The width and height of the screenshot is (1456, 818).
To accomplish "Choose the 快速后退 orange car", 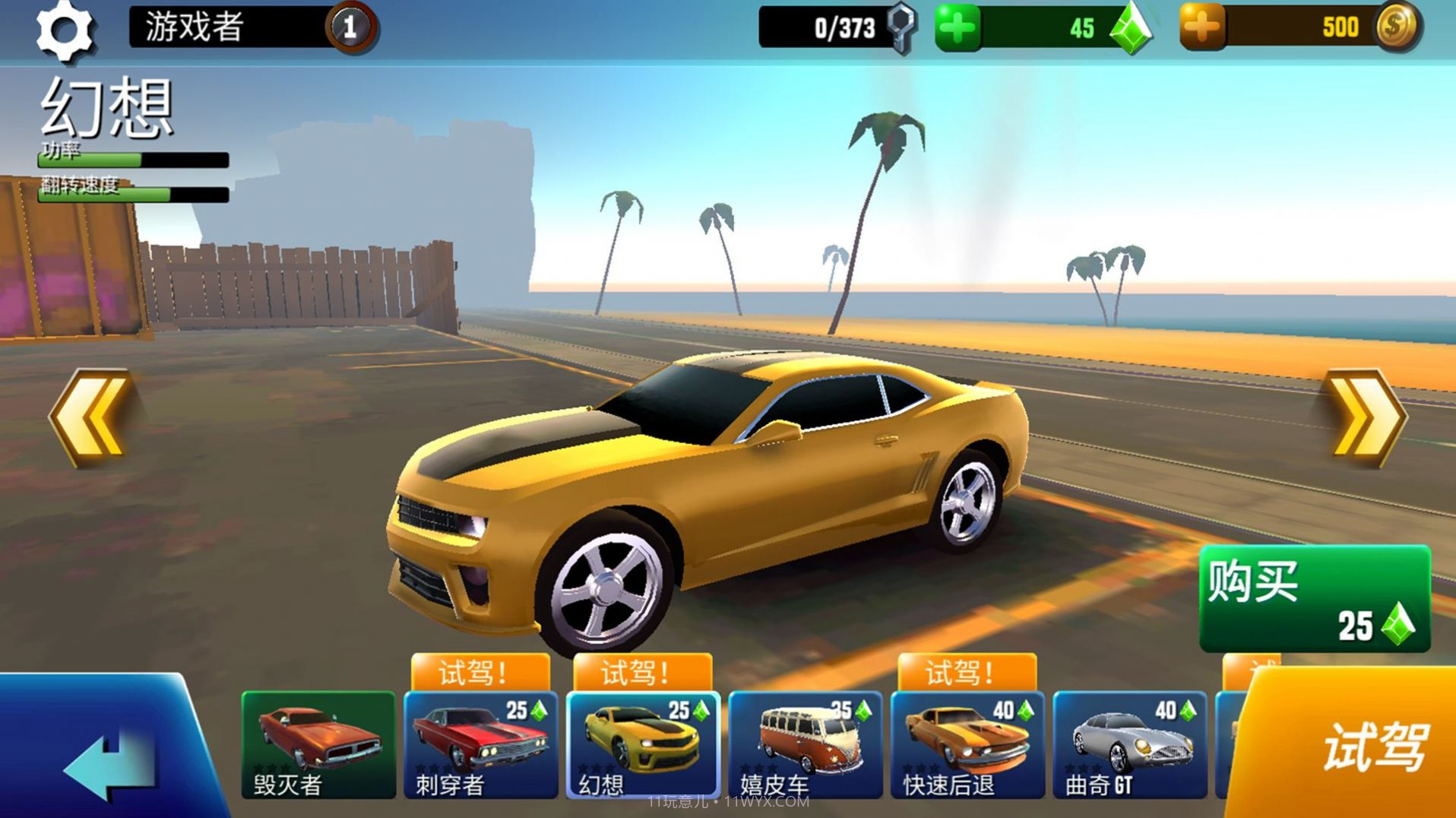I will (967, 745).
